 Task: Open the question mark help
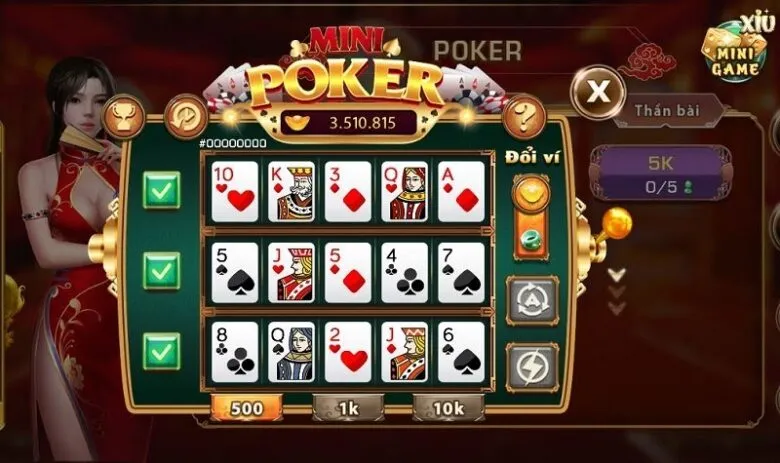tap(522, 115)
